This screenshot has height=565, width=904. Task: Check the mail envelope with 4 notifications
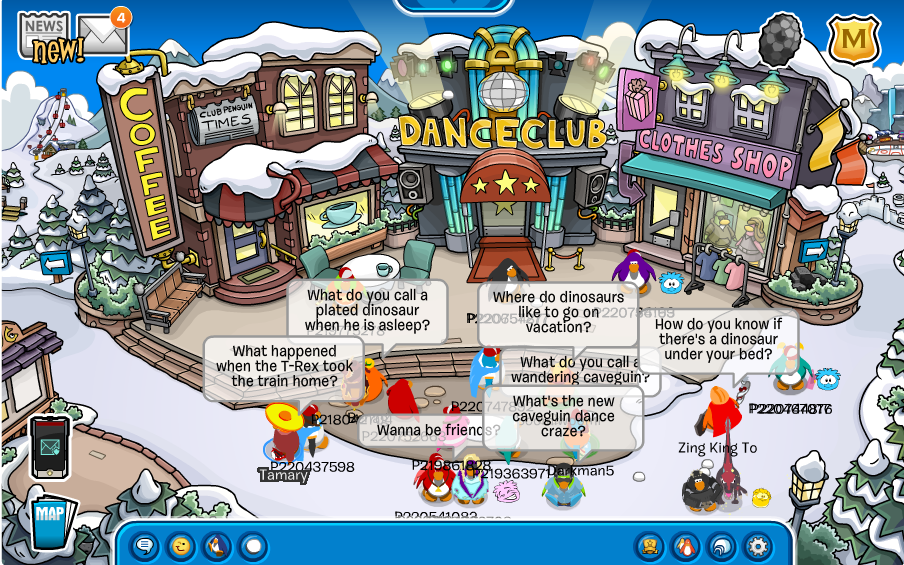[x=103, y=35]
